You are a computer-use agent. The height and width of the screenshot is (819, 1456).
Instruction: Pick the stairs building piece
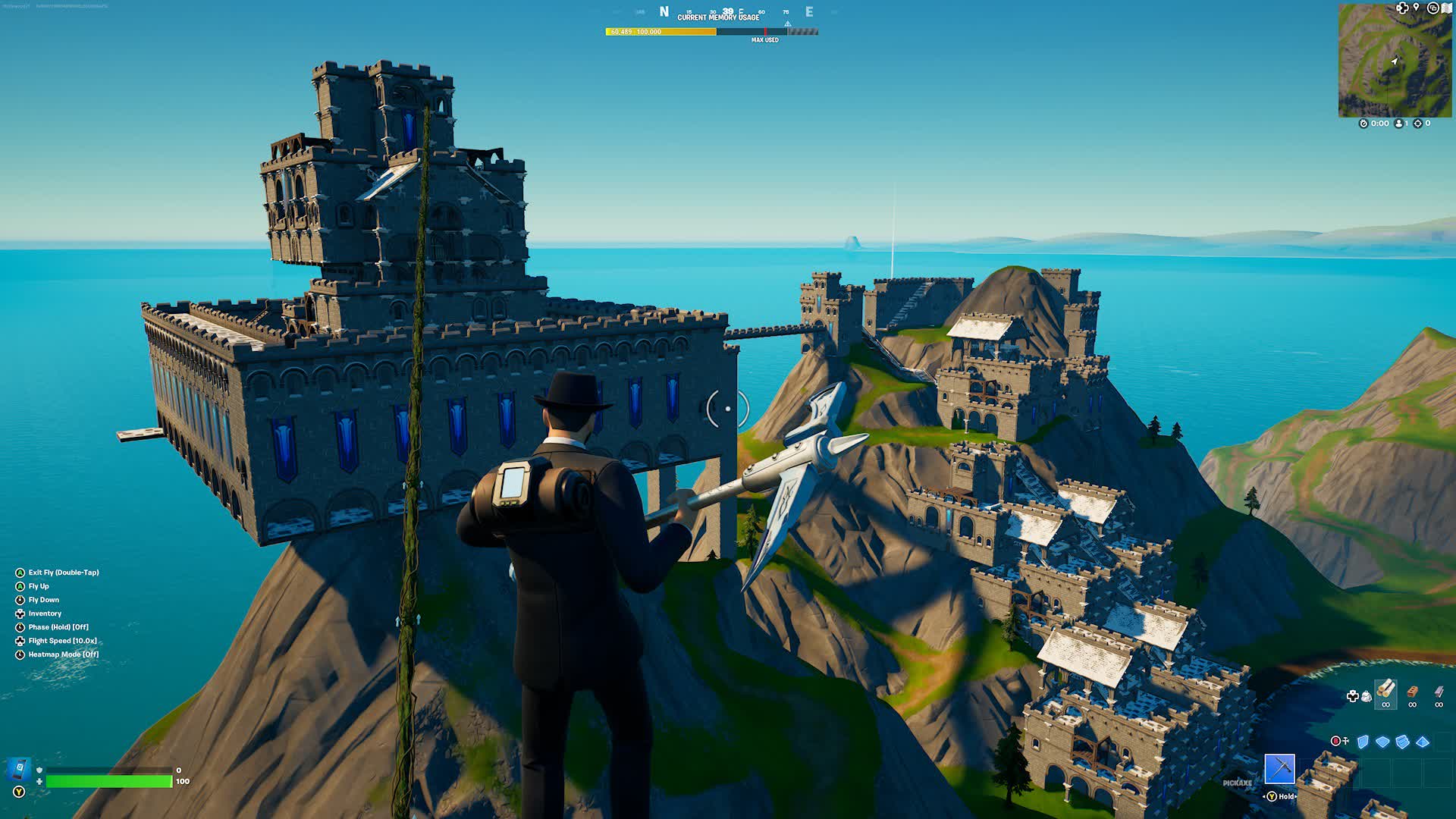[x=1402, y=742]
